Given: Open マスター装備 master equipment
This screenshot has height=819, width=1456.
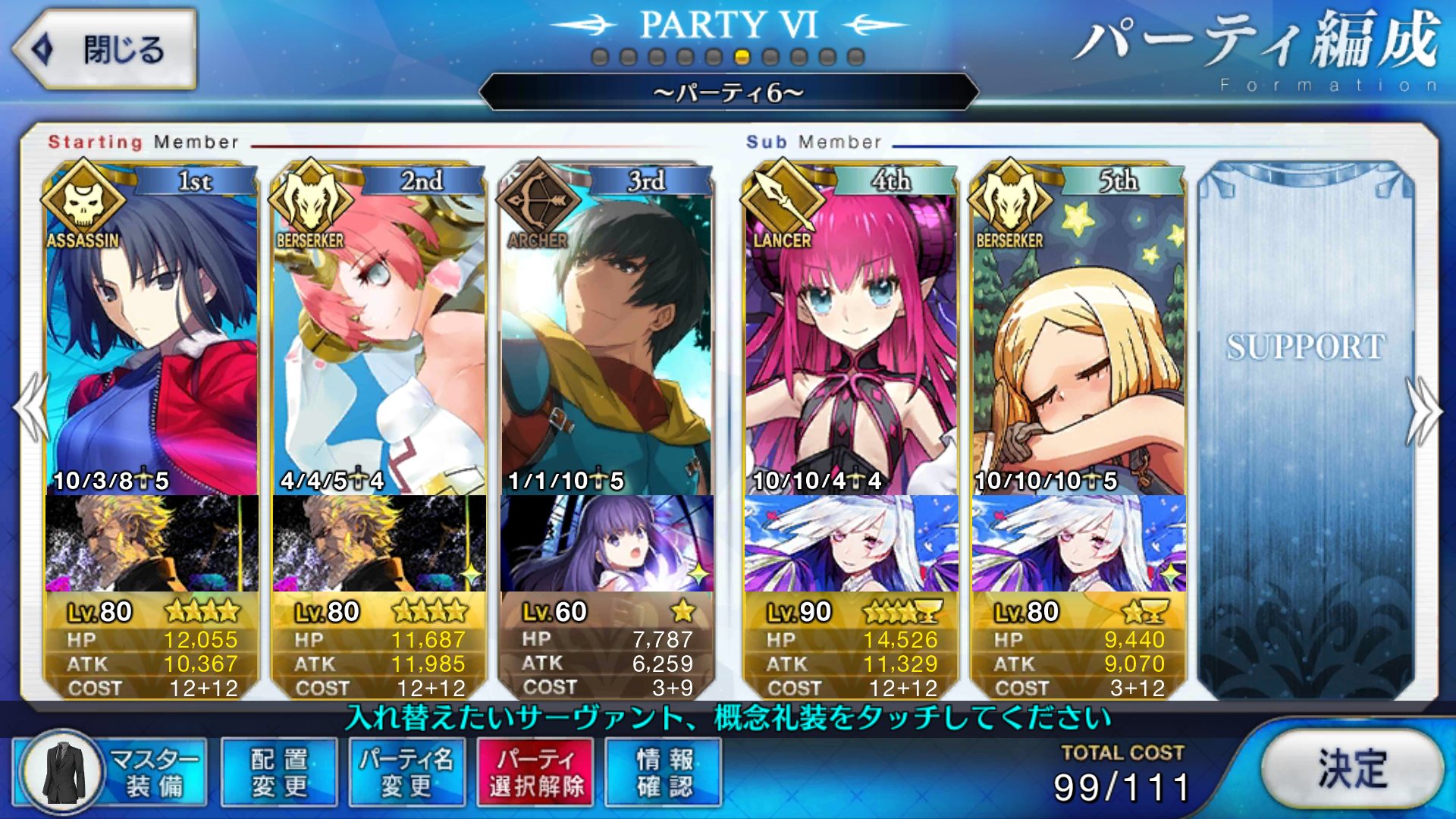Looking at the screenshot, I should pos(111,772).
